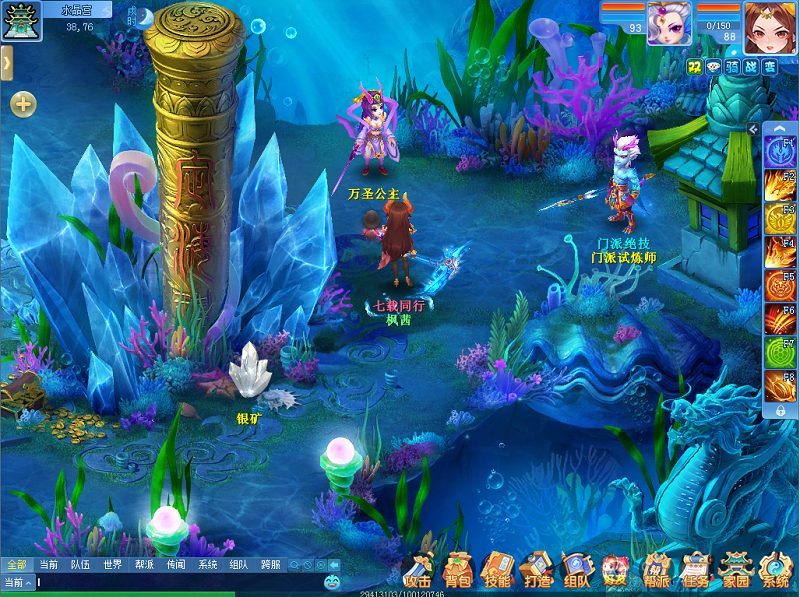Select the white-haired pet portrait

pyautogui.click(x=668, y=22)
